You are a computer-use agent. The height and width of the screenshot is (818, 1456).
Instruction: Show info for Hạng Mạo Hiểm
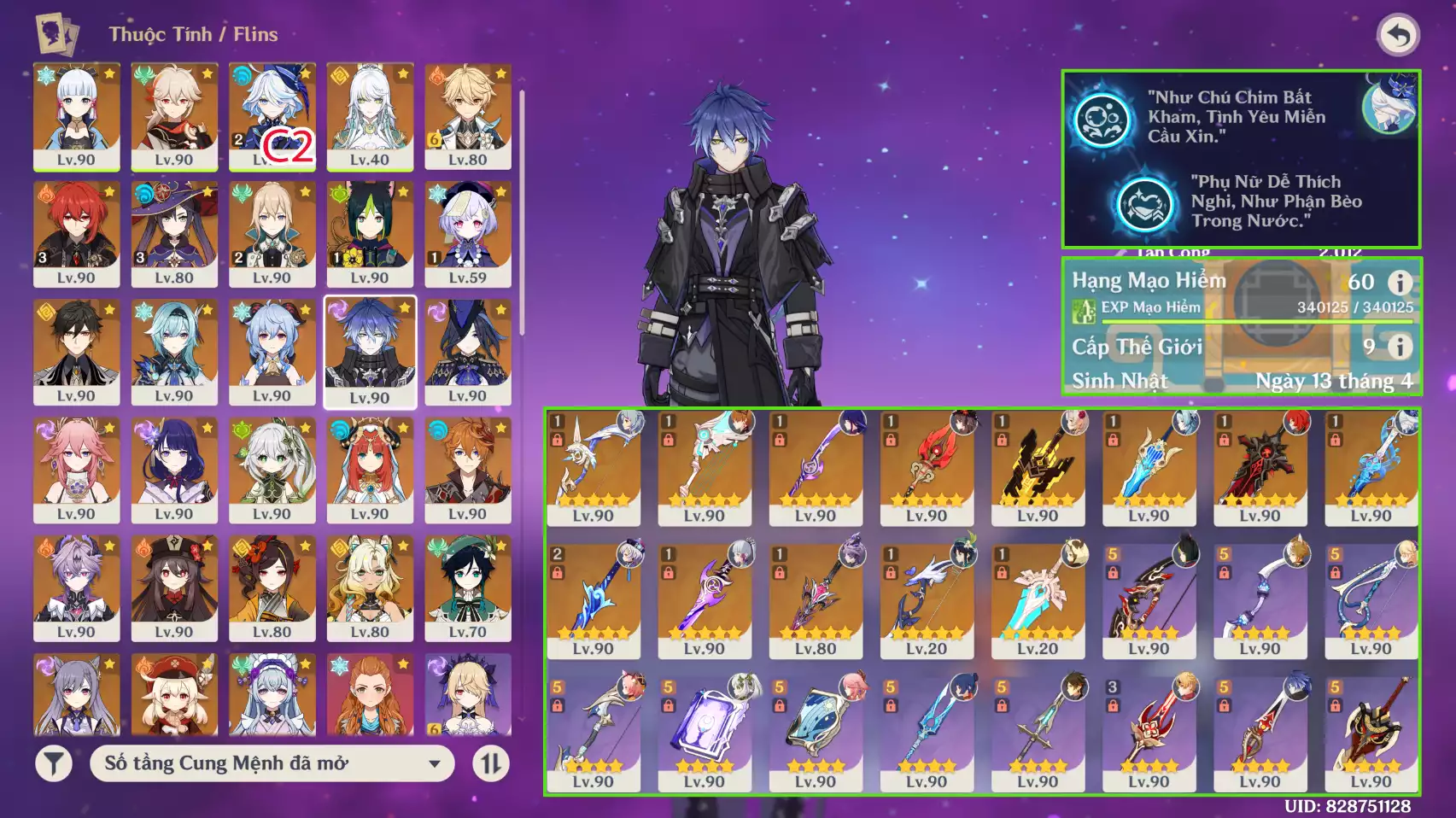point(1399,282)
